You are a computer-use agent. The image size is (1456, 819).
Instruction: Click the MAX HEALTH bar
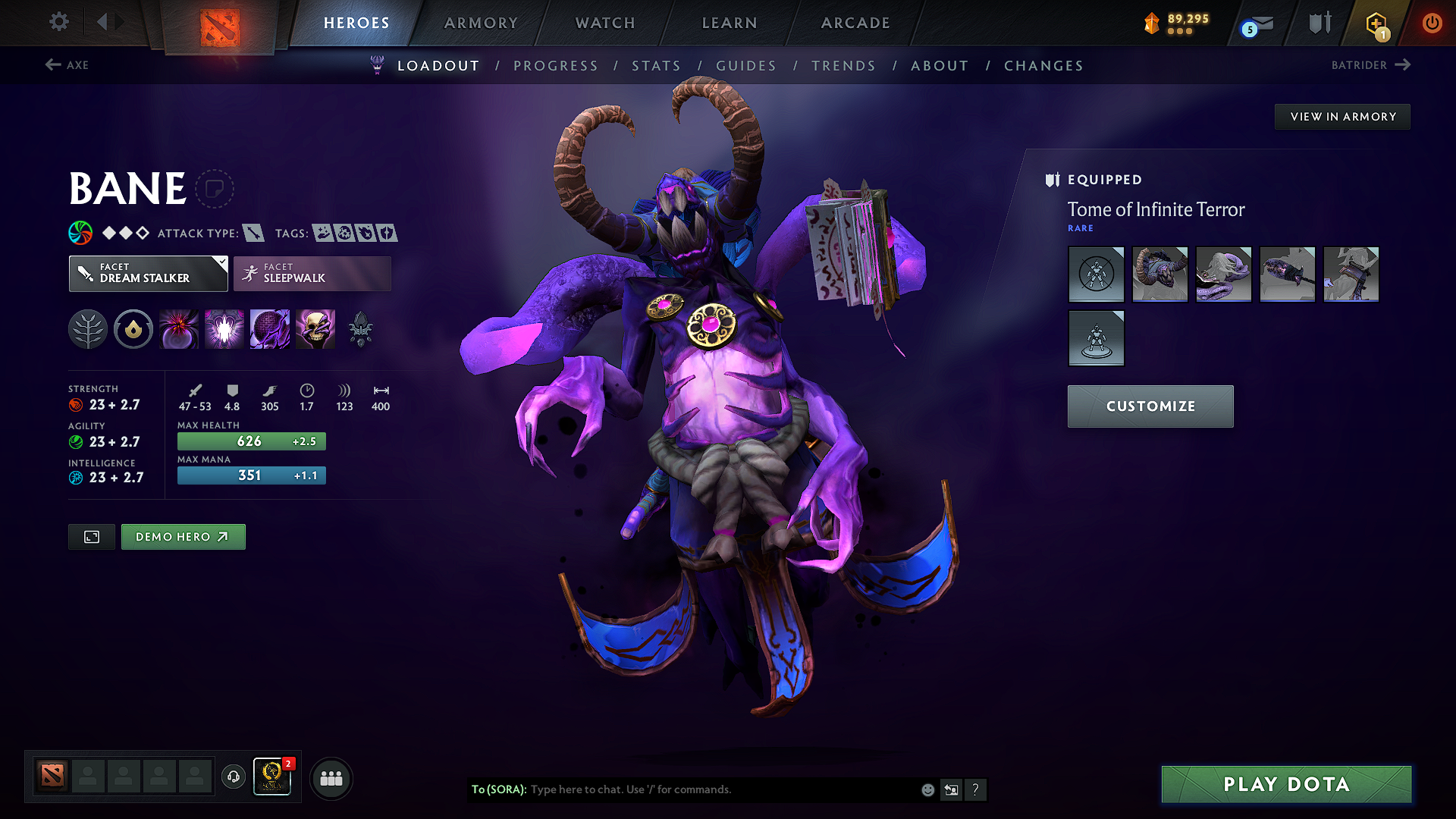(x=251, y=441)
